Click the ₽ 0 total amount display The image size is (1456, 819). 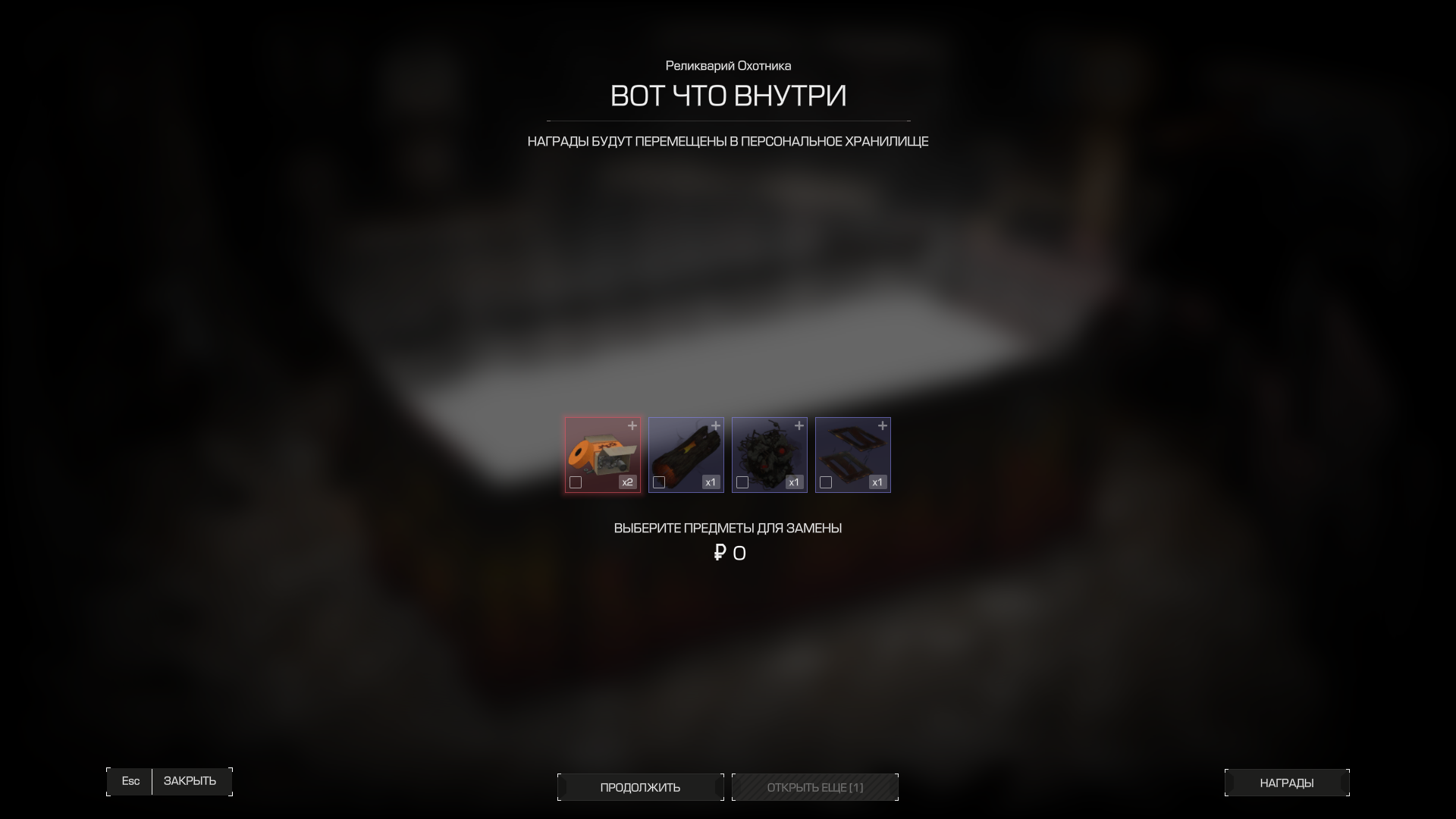[x=729, y=553]
